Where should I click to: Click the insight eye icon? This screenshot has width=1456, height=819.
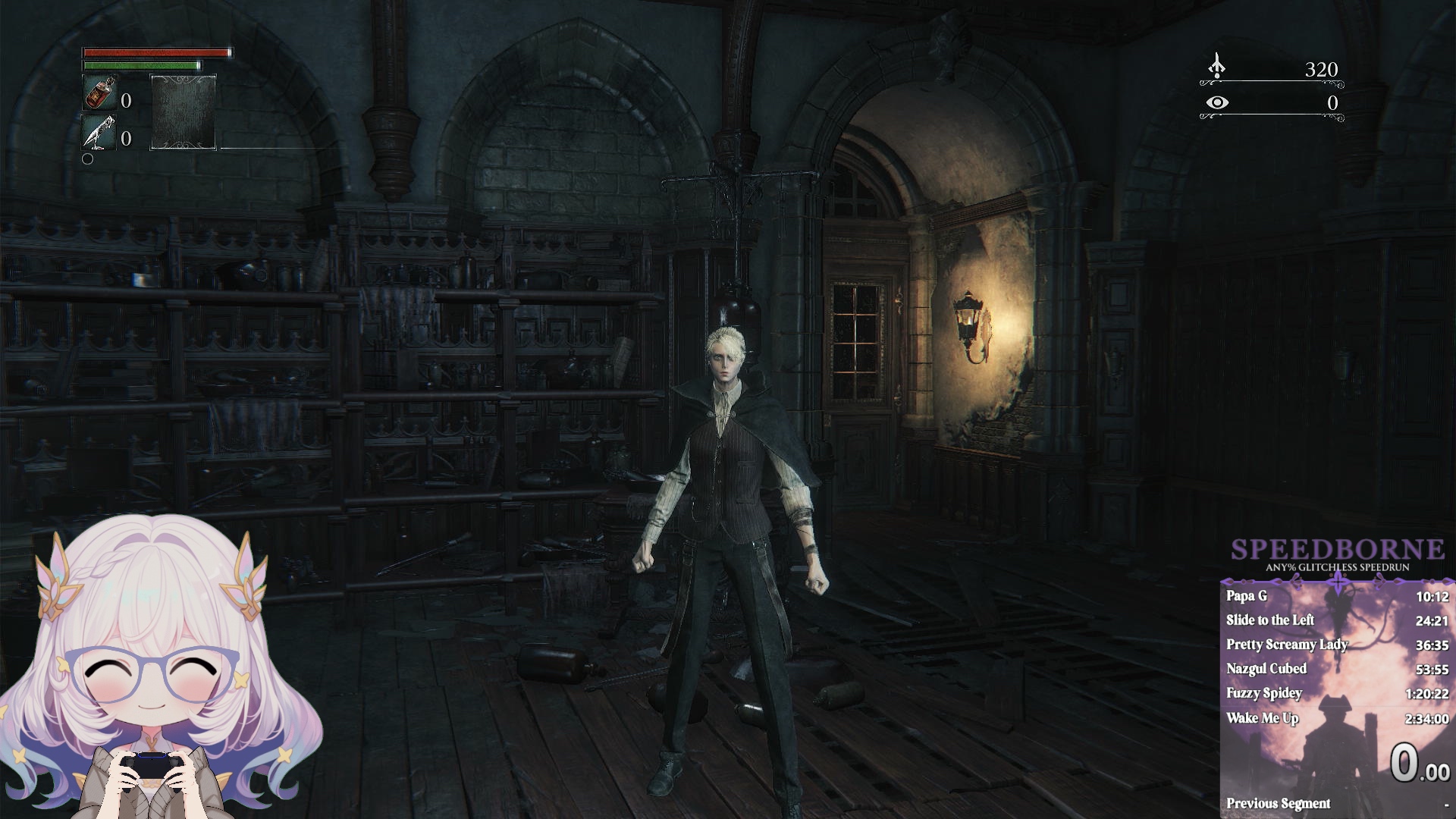(x=1217, y=102)
